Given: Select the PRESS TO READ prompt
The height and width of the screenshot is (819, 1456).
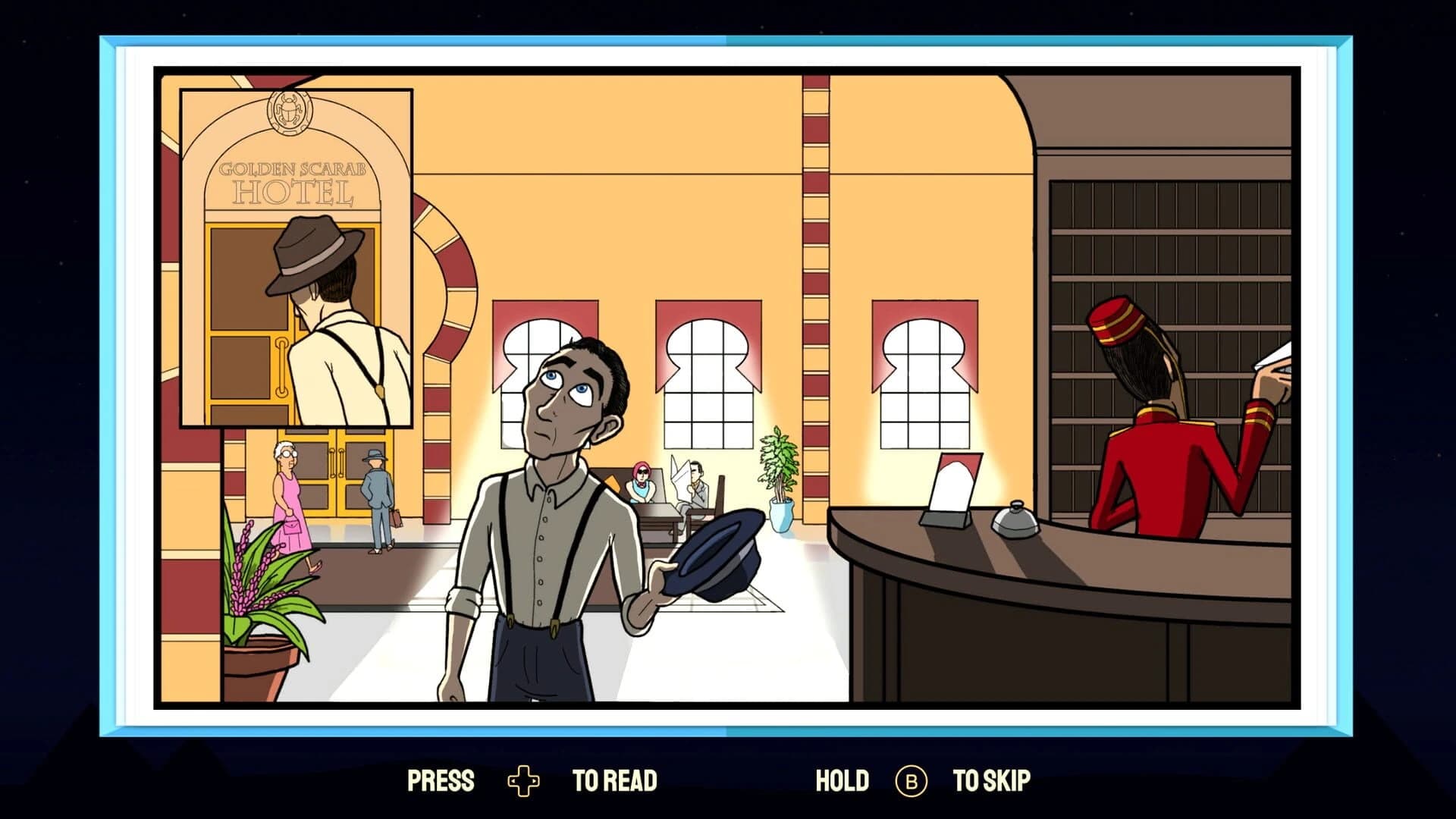Looking at the screenshot, I should [x=531, y=779].
